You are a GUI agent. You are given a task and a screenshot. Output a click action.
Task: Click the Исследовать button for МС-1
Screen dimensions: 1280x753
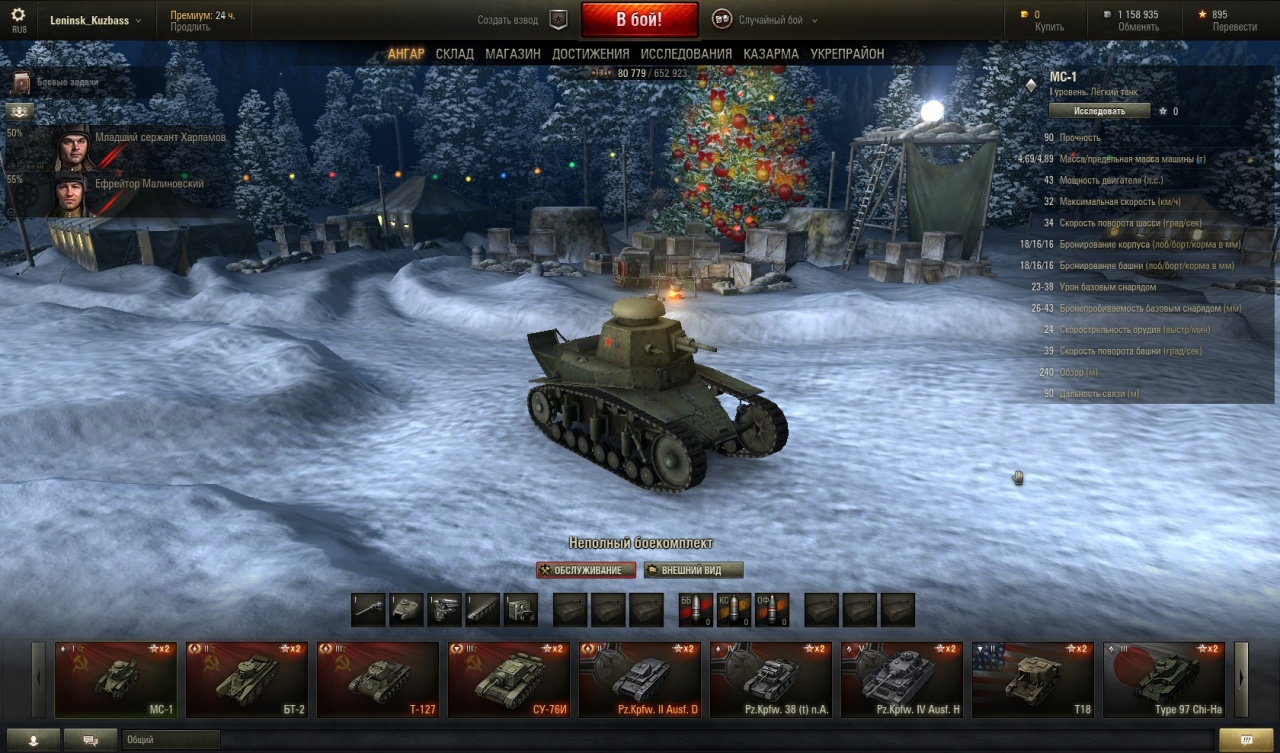coord(1099,111)
